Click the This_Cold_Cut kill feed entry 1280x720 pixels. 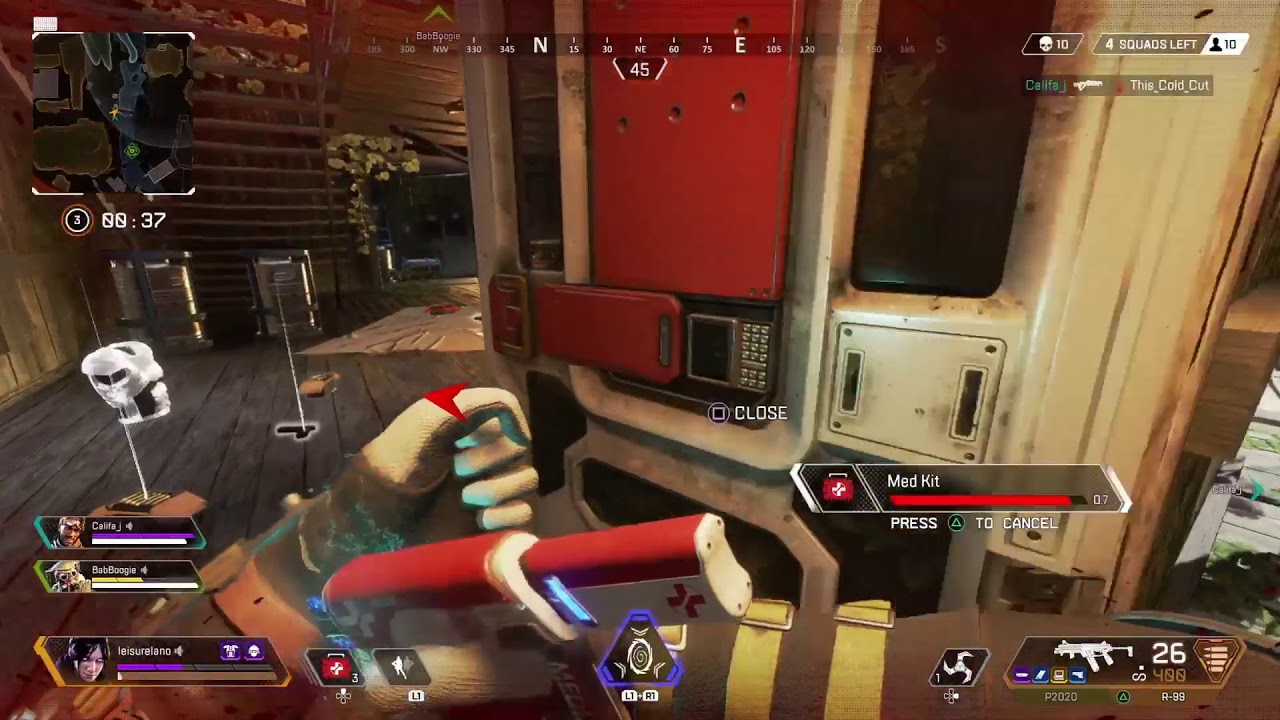click(x=1169, y=86)
